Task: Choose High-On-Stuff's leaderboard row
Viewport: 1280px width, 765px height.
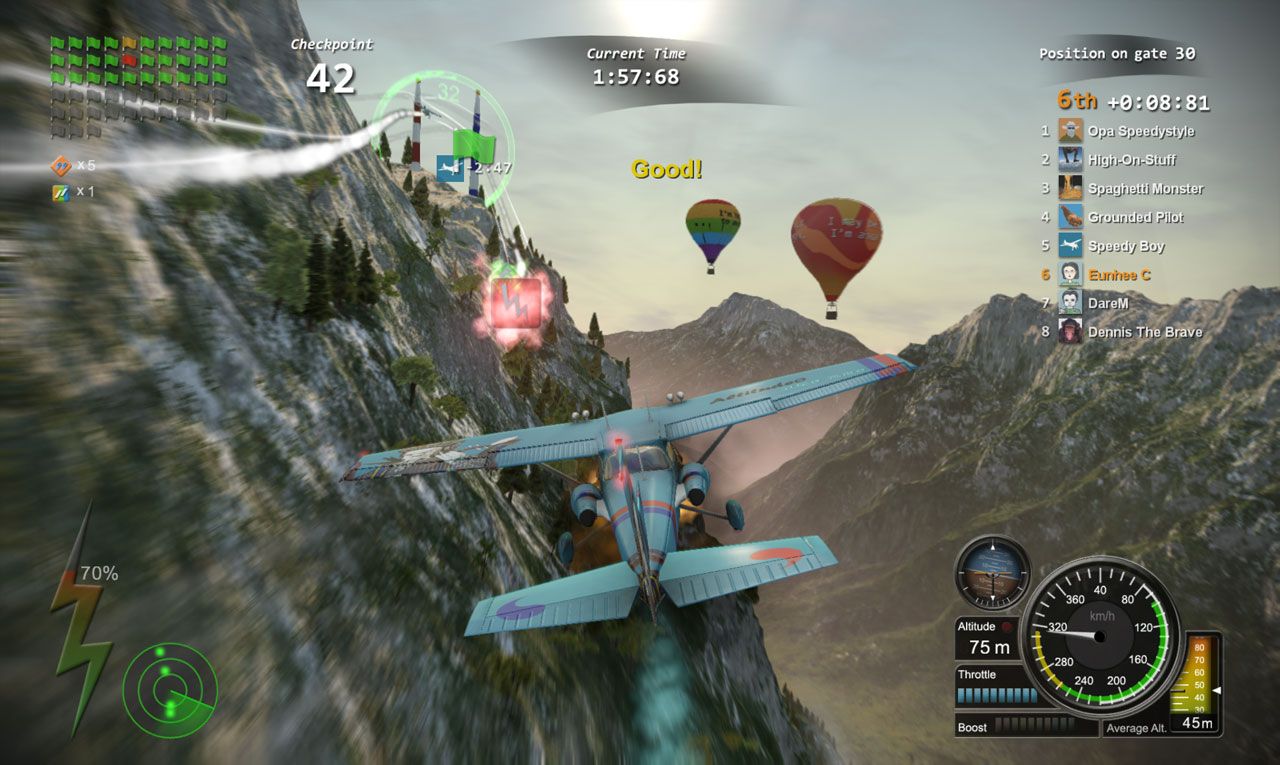Action: [x=1131, y=160]
